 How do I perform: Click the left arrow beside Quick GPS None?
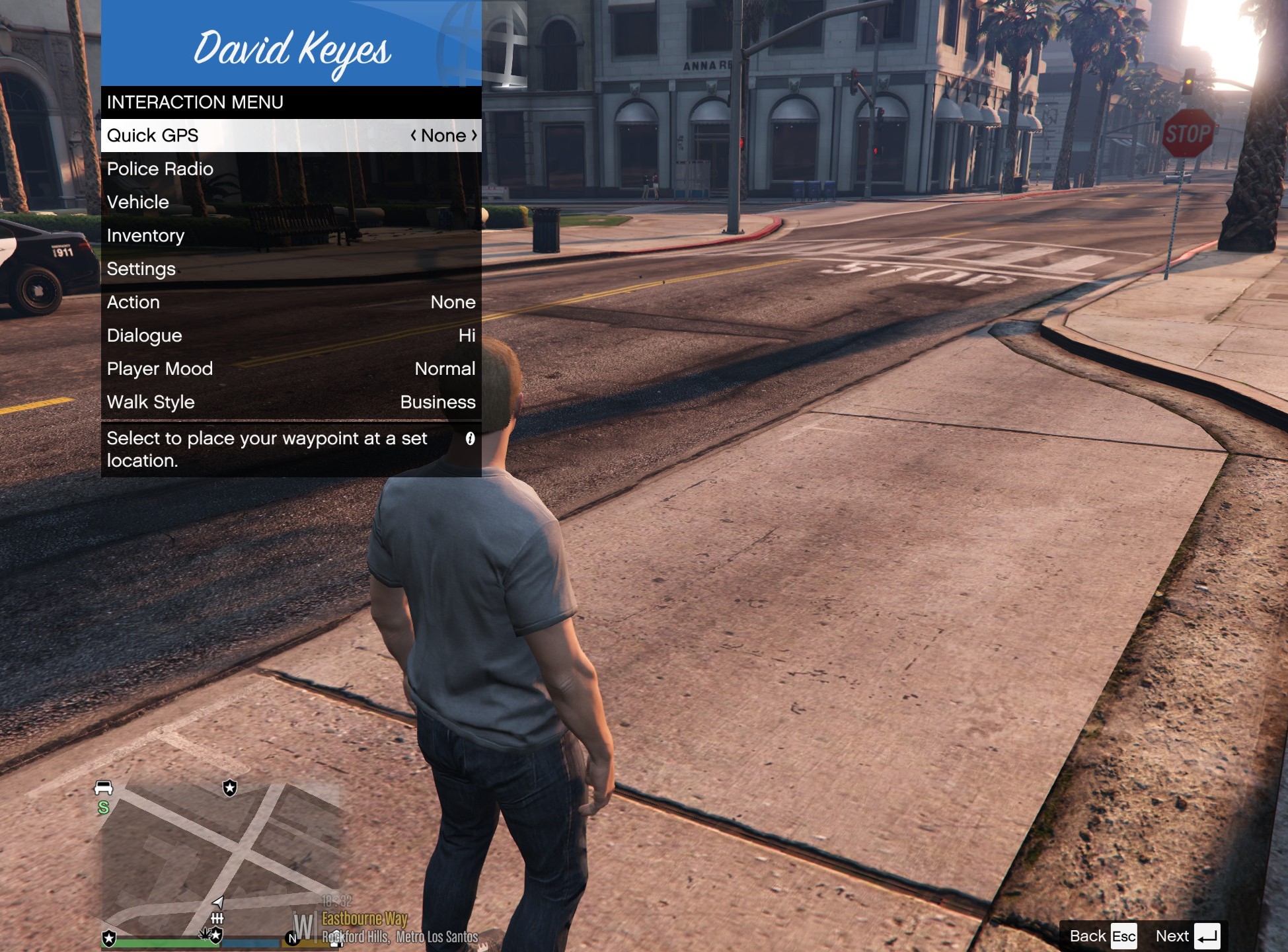point(414,136)
